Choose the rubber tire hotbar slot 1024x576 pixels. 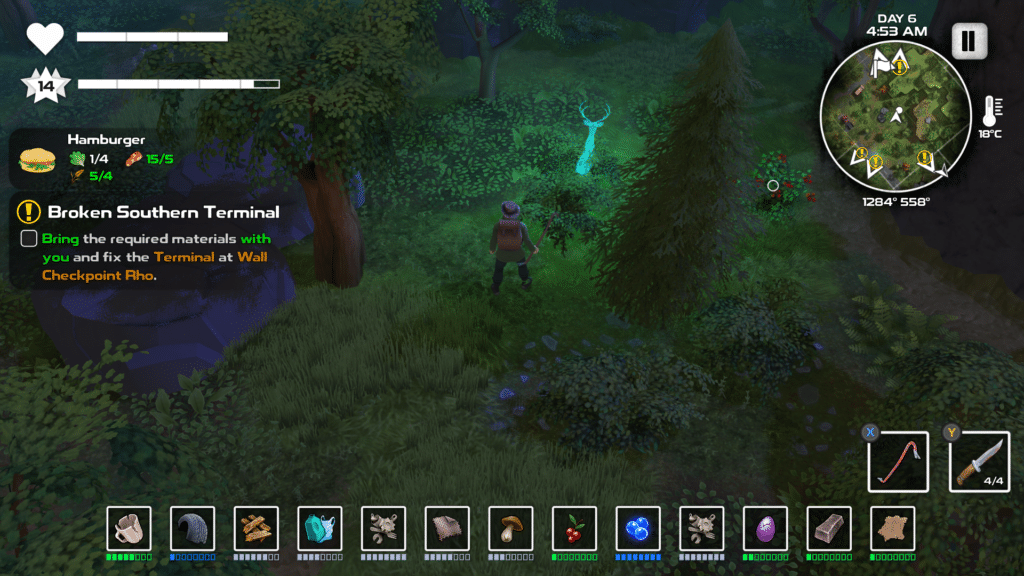pyautogui.click(x=193, y=528)
